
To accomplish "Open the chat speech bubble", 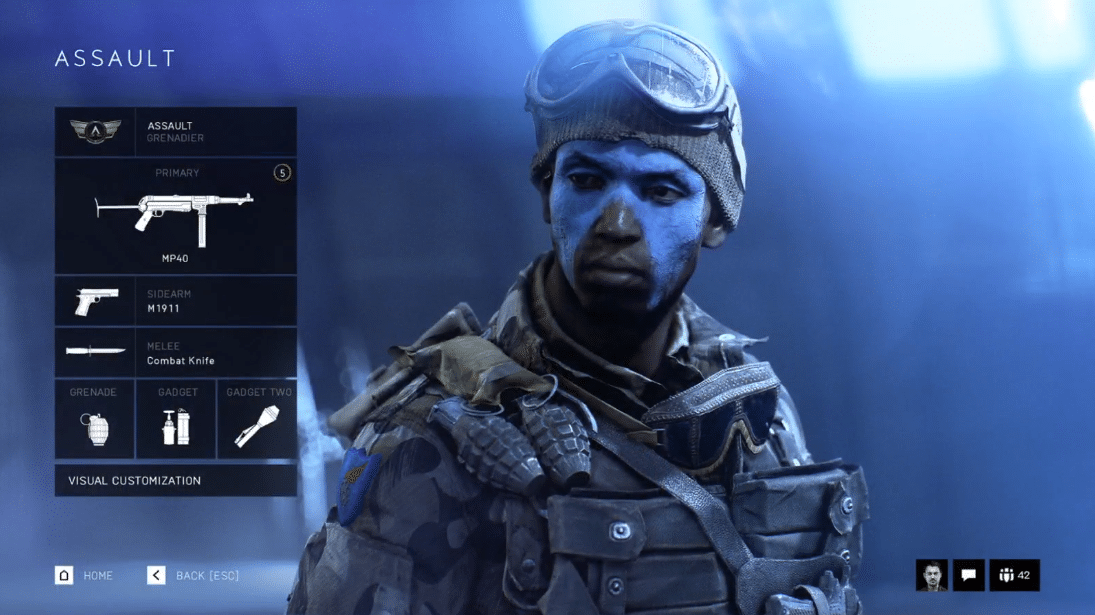I will [x=968, y=575].
